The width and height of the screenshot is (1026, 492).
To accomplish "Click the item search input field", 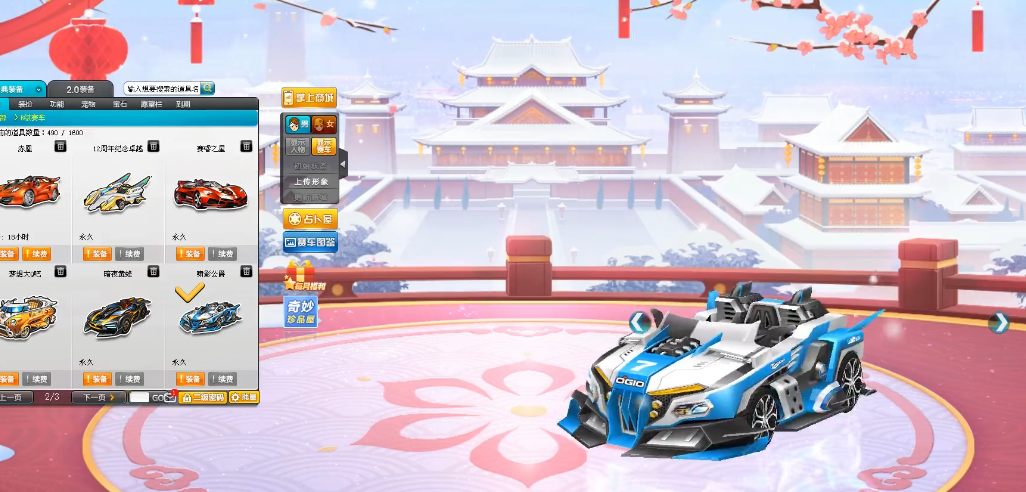I will pos(162,89).
